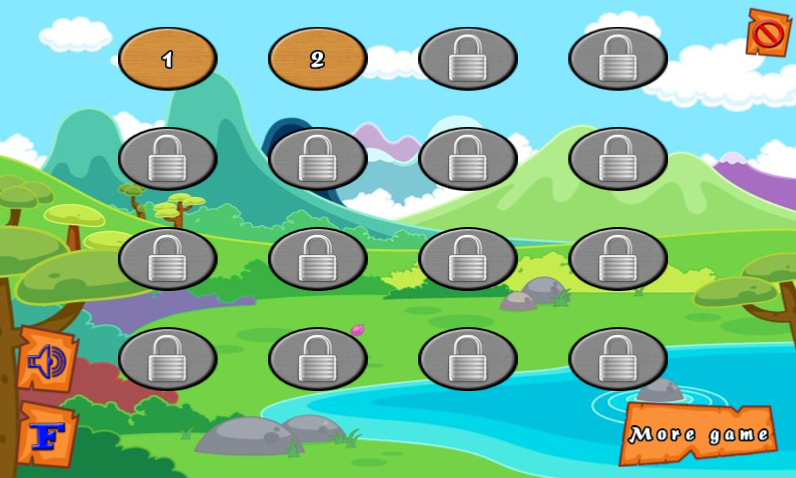This screenshot has width=796, height=478.
Task: Toggle the sound speaker button
Action: tap(46, 360)
